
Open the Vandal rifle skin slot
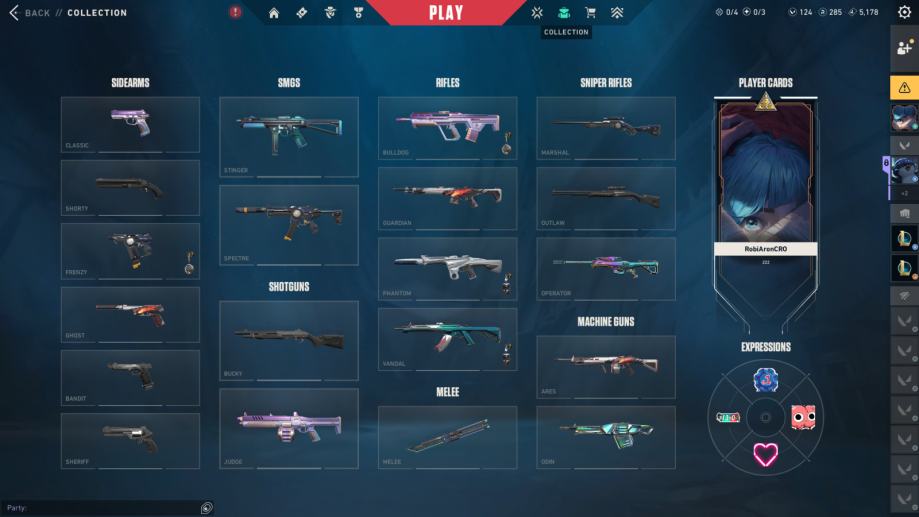click(447, 339)
